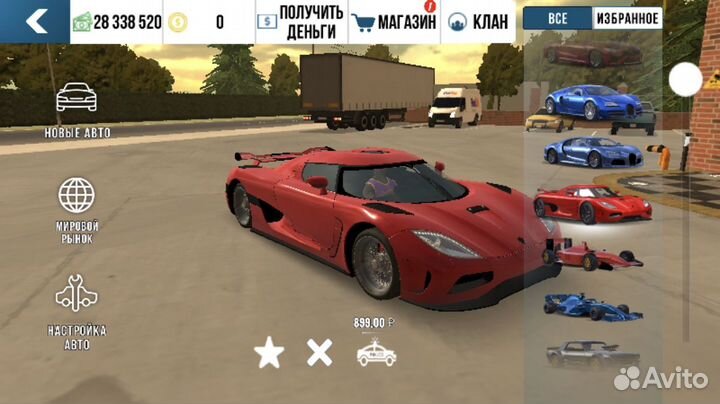
Task: Buy the police car upgrade for 899.00 ₽
Action: point(376,350)
